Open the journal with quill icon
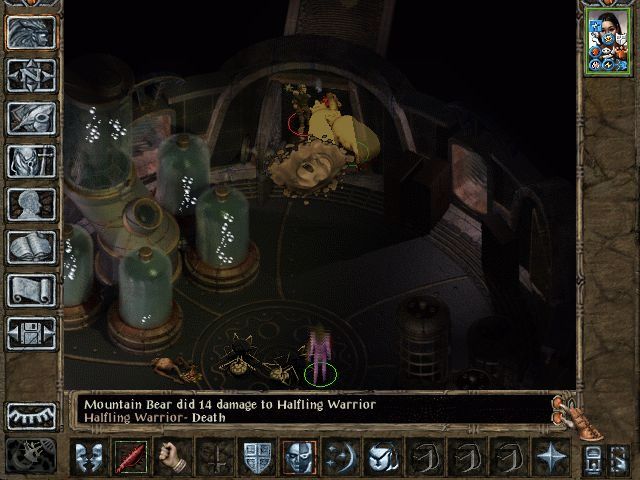This screenshot has width=640, height=480. pyautogui.click(x=31, y=117)
